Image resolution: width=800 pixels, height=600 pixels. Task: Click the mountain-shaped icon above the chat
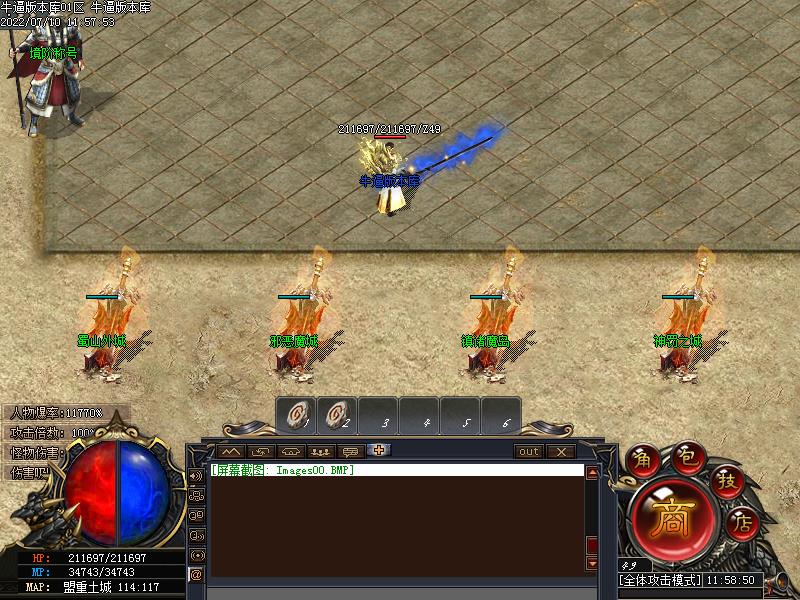tap(233, 452)
